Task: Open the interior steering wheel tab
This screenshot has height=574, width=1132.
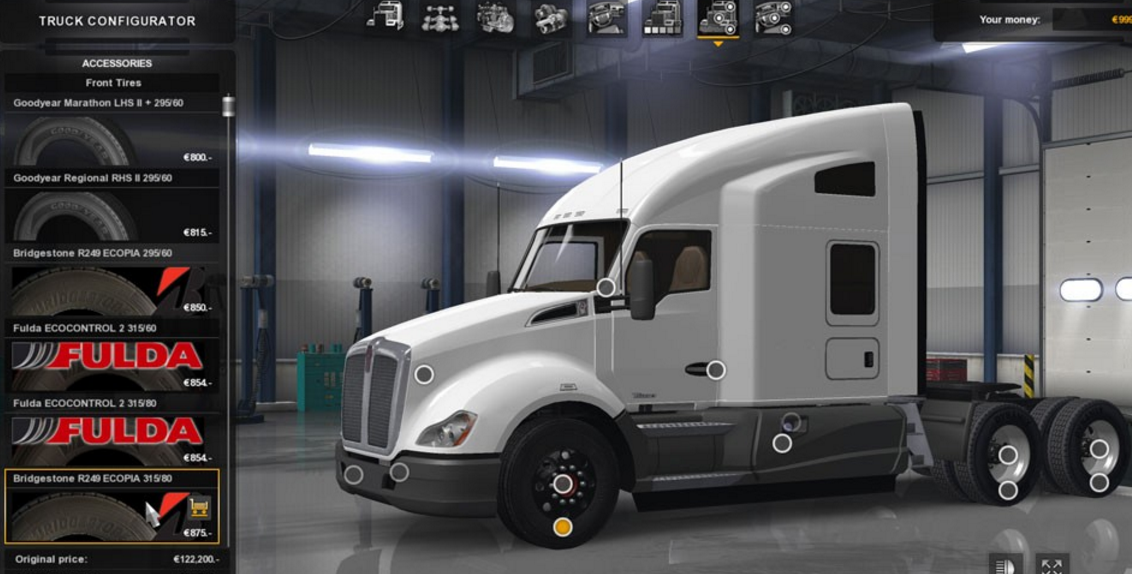Action: pyautogui.click(x=607, y=17)
